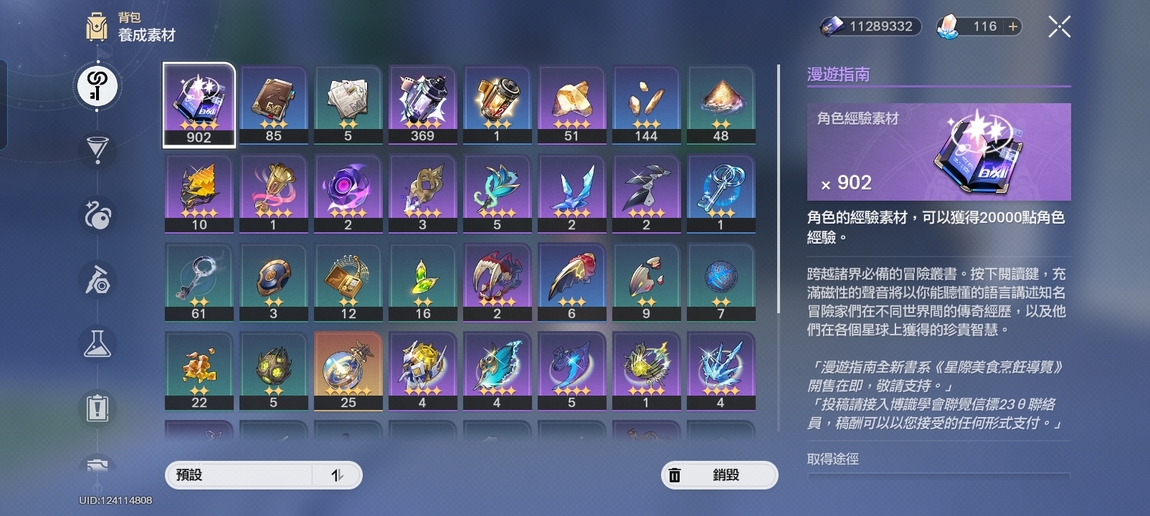Select the purple vortex item showing 2

click(348, 193)
